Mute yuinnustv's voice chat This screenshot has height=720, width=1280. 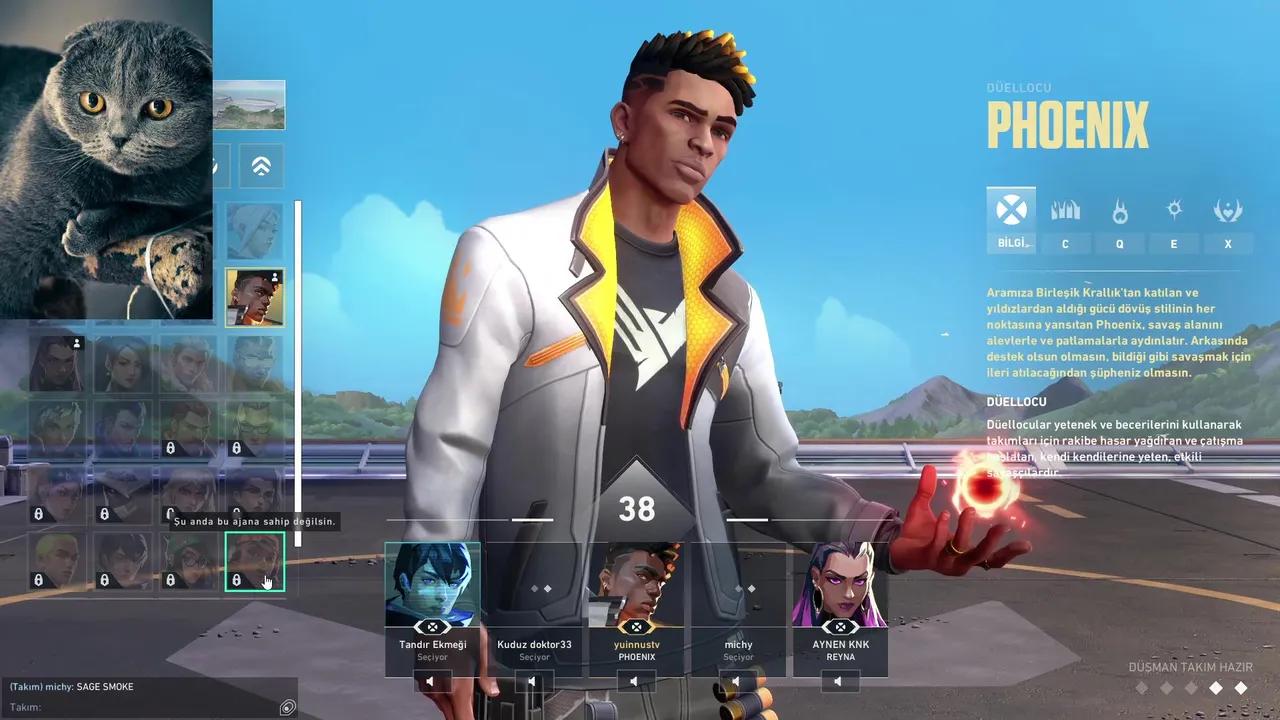(x=636, y=681)
